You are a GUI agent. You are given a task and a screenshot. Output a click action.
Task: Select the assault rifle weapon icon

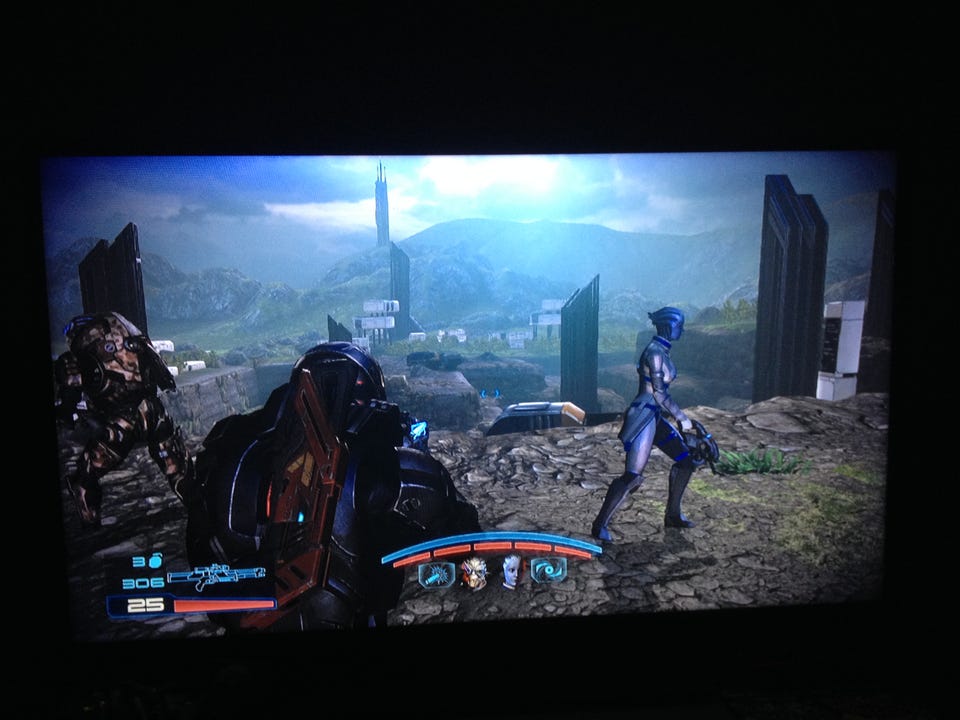(217, 579)
